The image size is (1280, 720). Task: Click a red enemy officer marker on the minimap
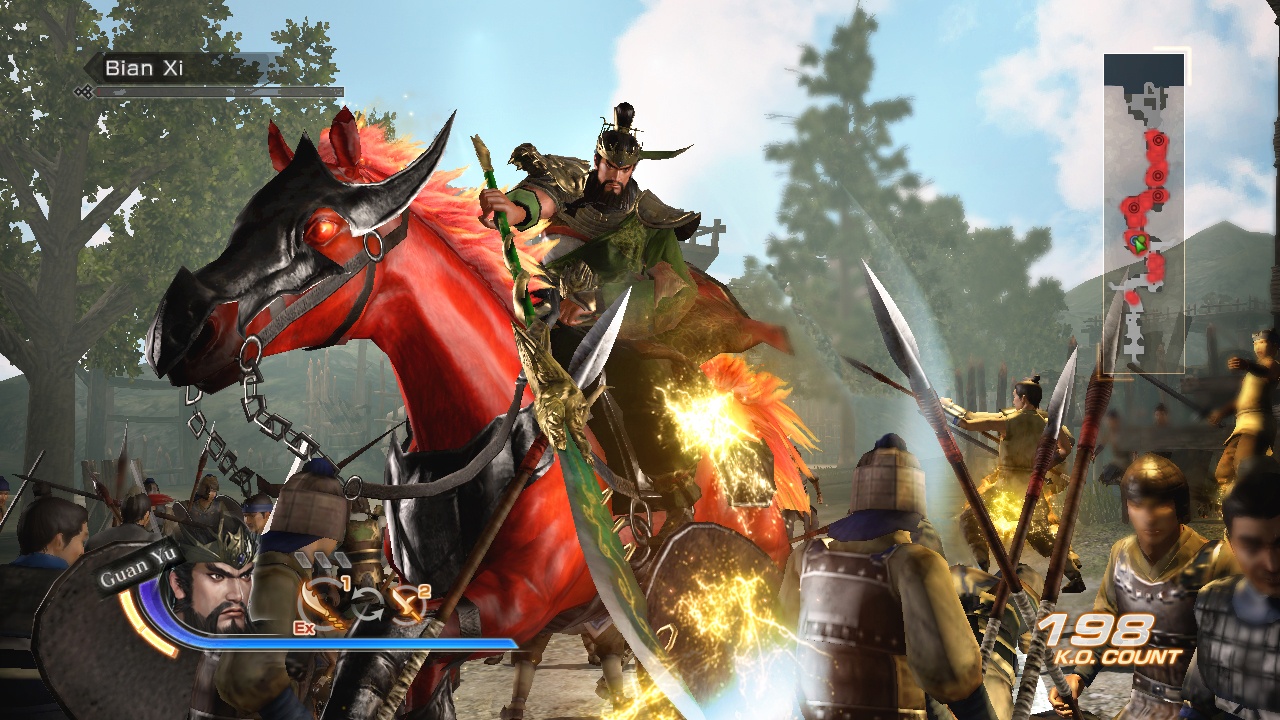[1158, 174]
